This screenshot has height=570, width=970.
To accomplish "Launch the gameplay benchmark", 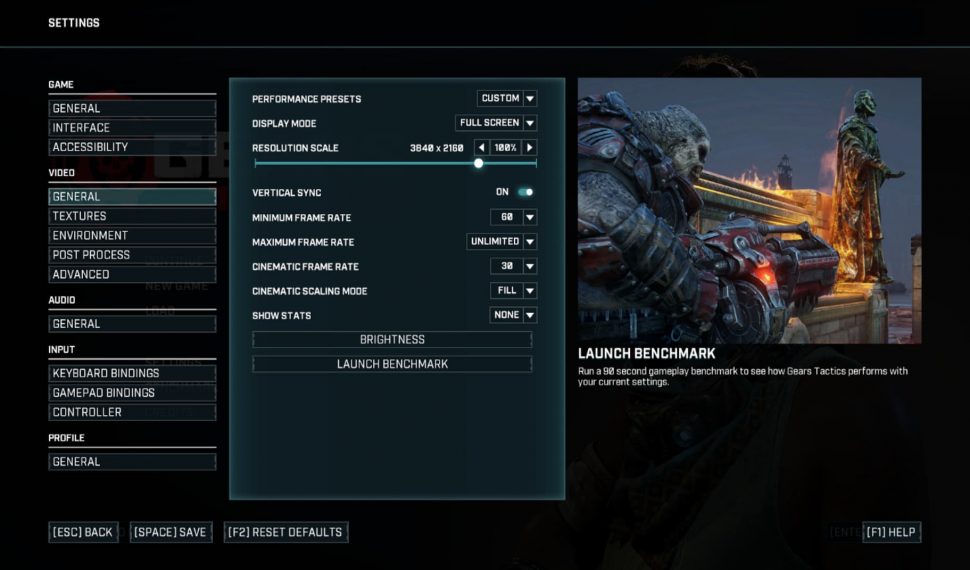I will tap(392, 364).
